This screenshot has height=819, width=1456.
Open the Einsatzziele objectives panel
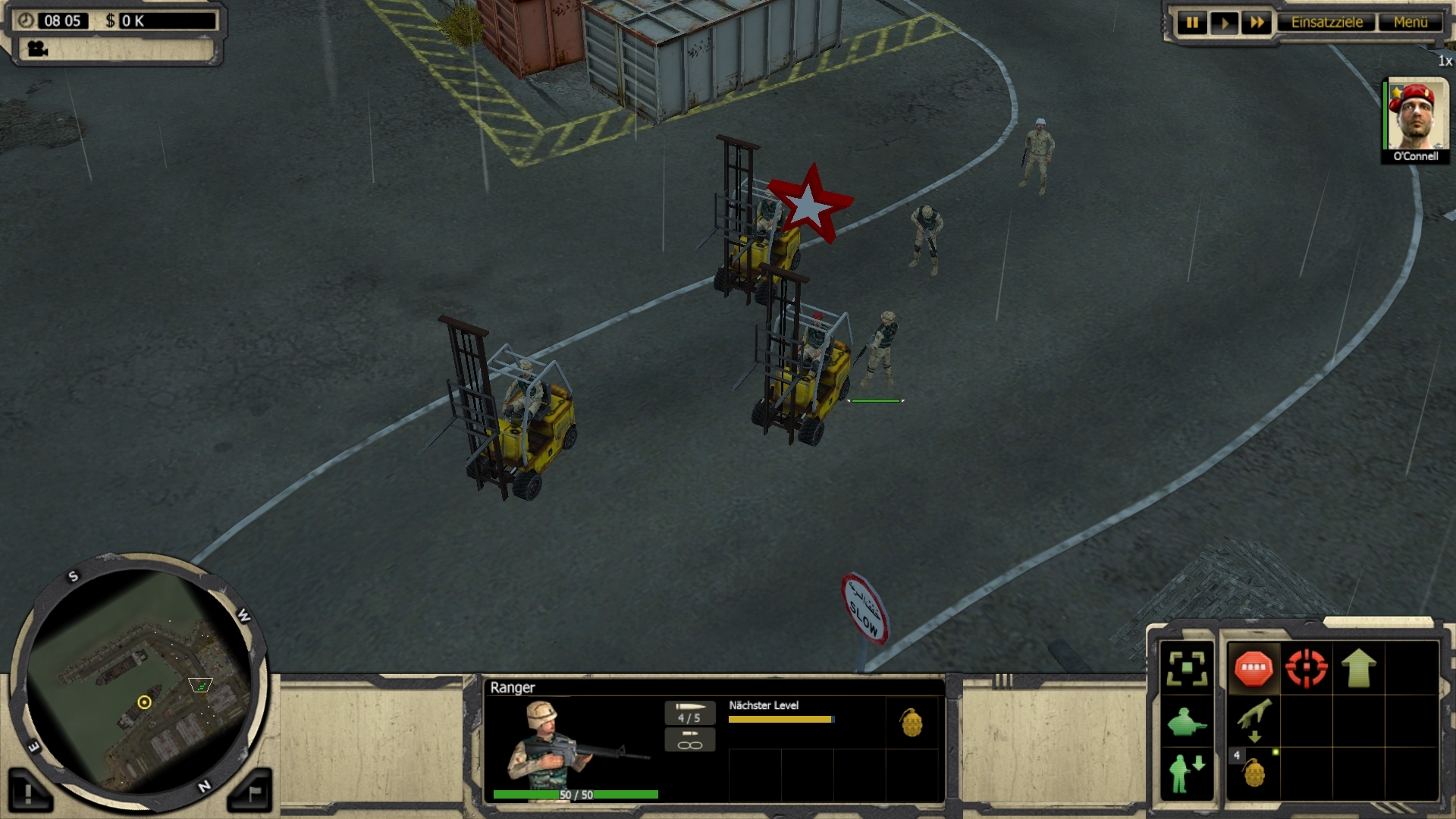(x=1326, y=23)
